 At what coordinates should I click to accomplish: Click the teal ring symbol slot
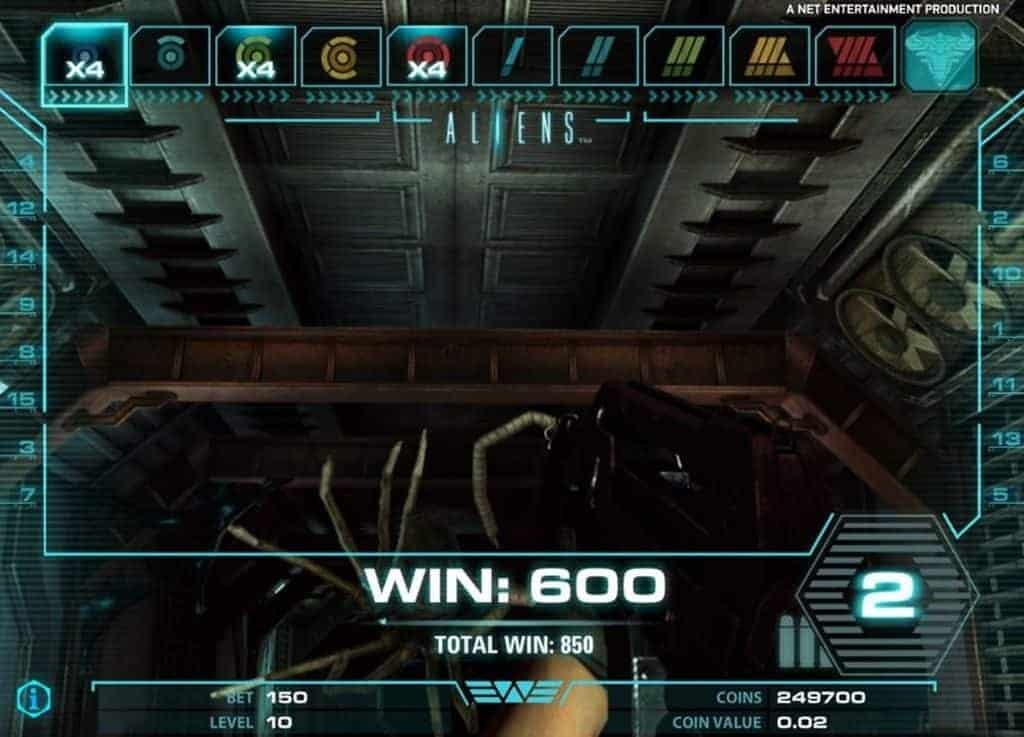(x=170, y=56)
